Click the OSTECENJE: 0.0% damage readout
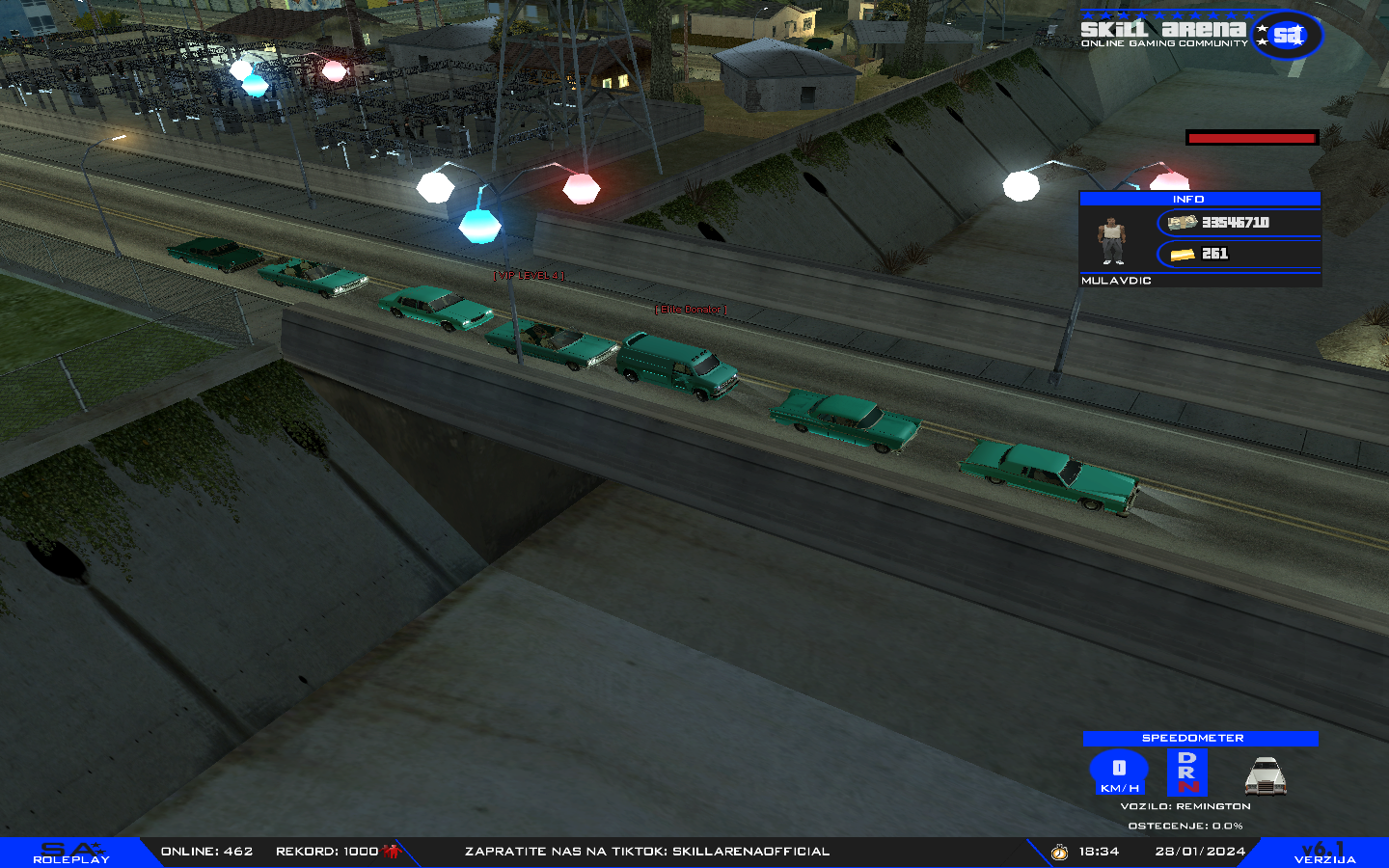 pos(1186,826)
